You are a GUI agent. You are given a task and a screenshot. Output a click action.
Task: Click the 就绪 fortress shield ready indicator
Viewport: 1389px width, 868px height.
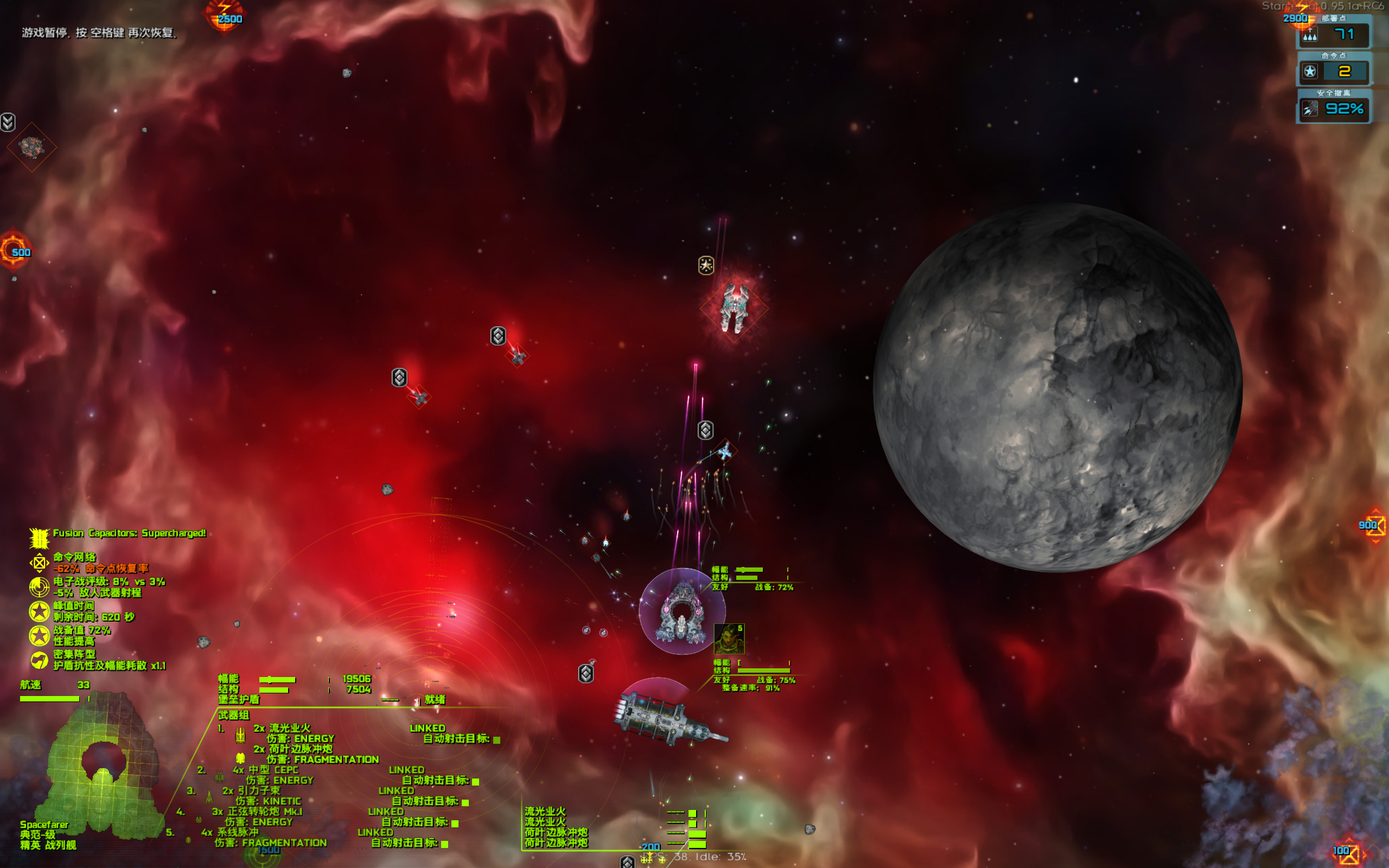click(x=436, y=700)
